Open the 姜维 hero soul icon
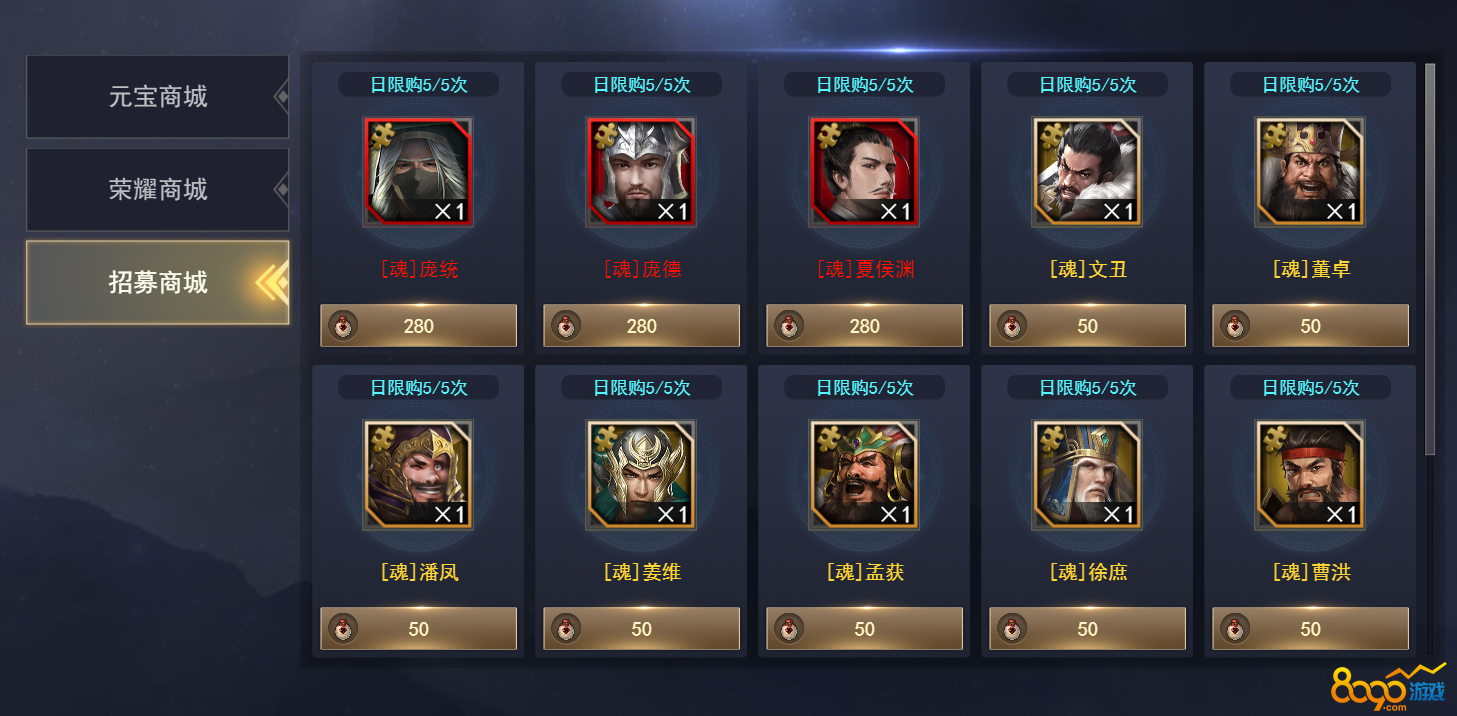The height and width of the screenshot is (716, 1457). (641, 475)
